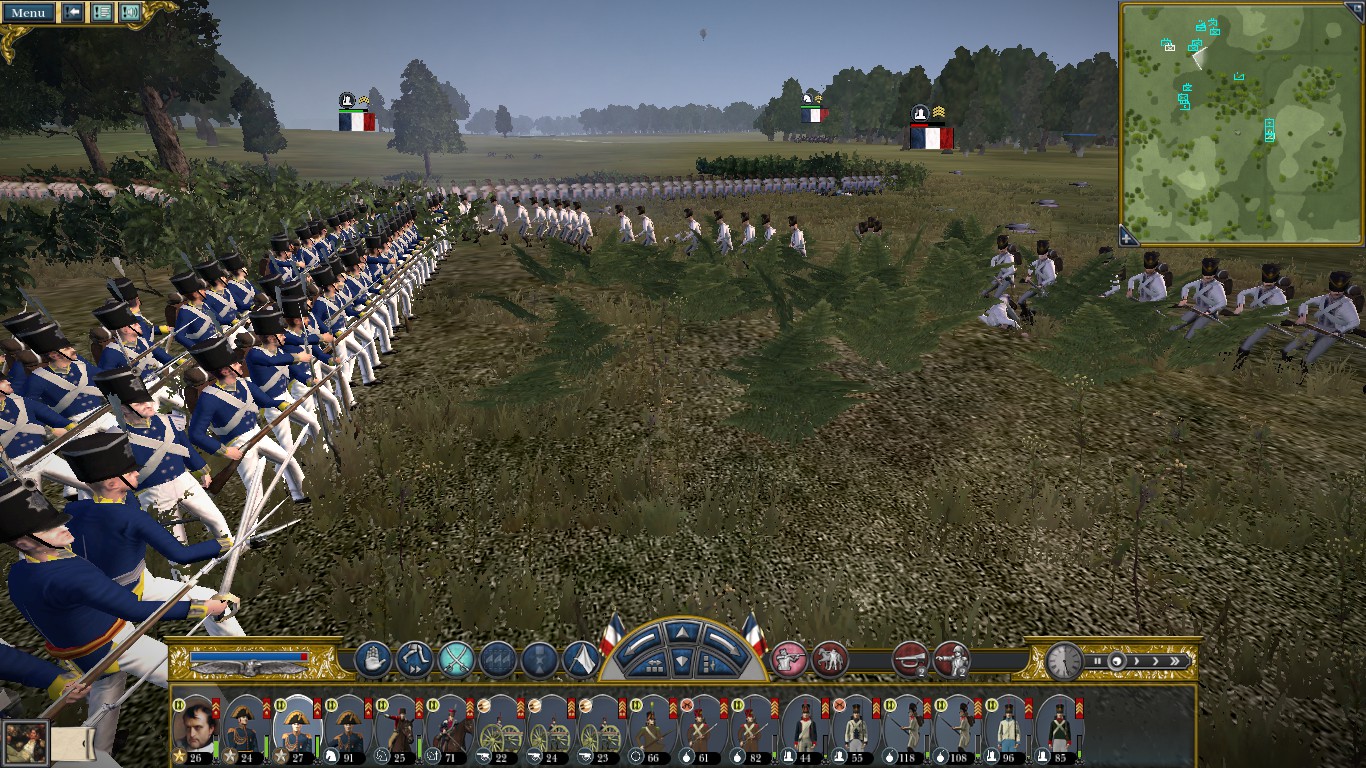This screenshot has width=1366, height=768.
Task: Toggle run mode footsteps icon
Action: click(414, 660)
